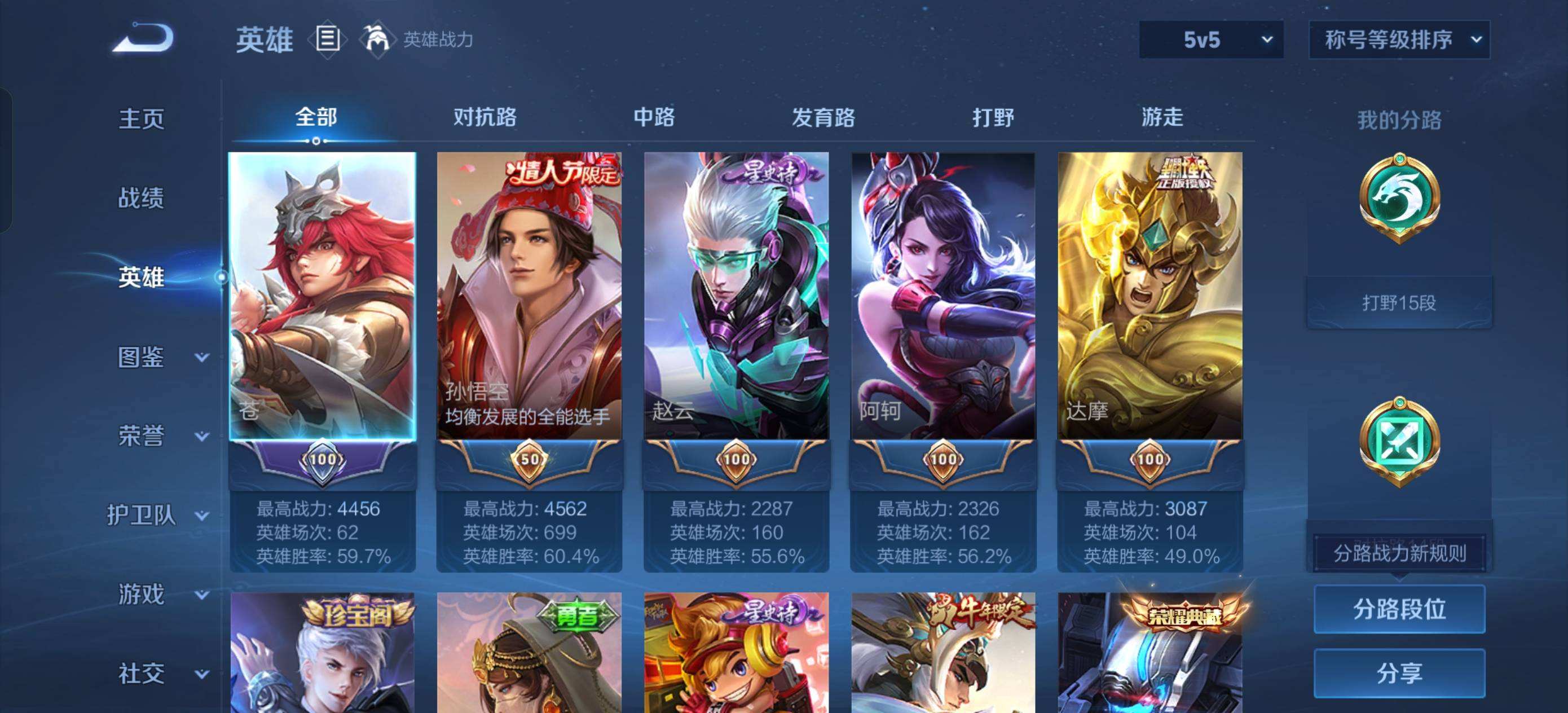Viewport: 1568px width, 713px height.
Task: Select the 全部 heroes tab
Action: [316, 117]
